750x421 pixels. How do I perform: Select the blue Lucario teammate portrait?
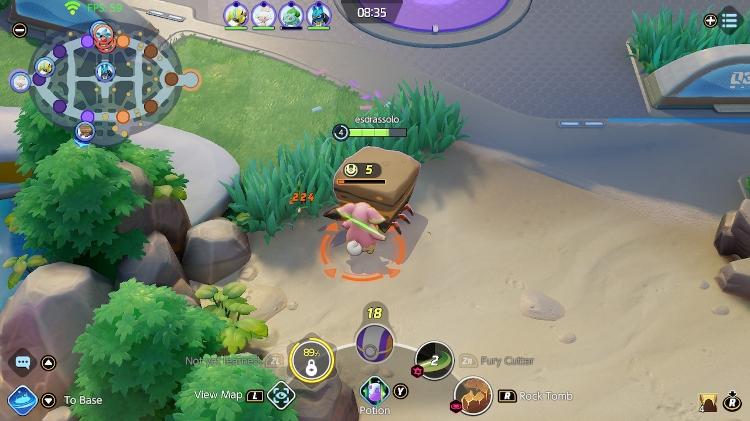click(319, 14)
